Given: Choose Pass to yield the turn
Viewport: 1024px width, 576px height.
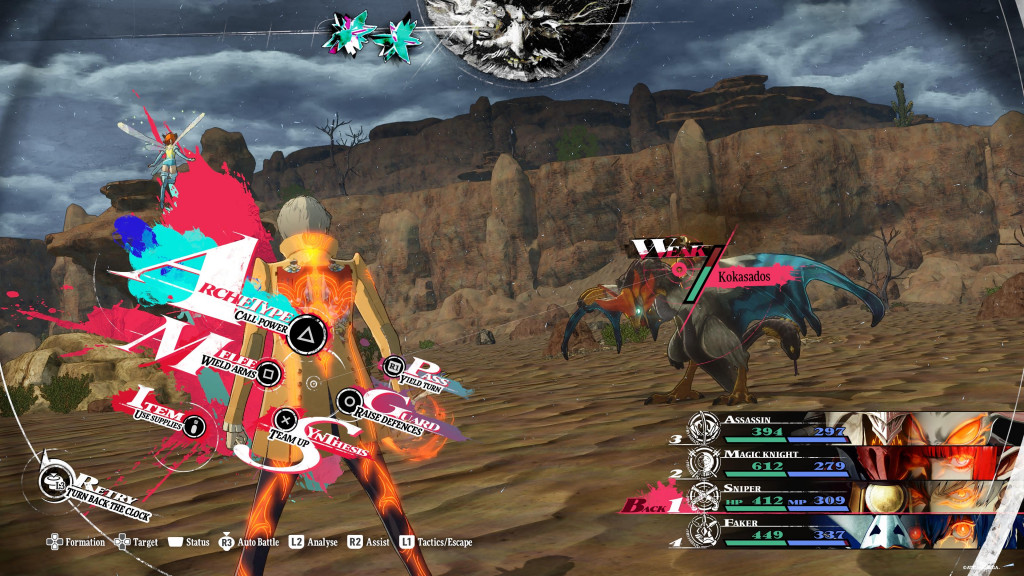Looking at the screenshot, I should point(394,367).
